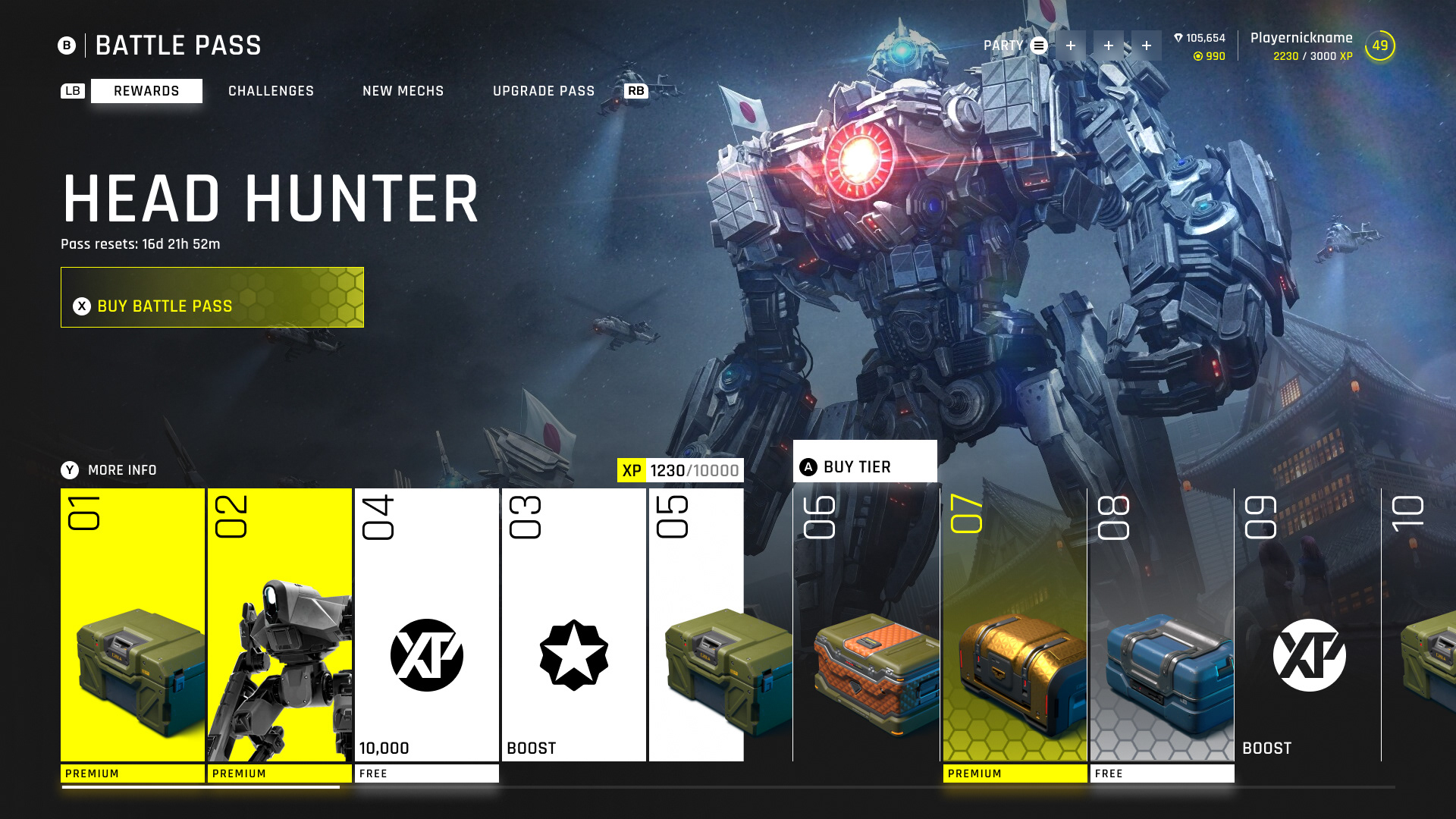This screenshot has width=1456, height=819.
Task: Select tier 07 gold premium crate
Action: (x=1015, y=625)
